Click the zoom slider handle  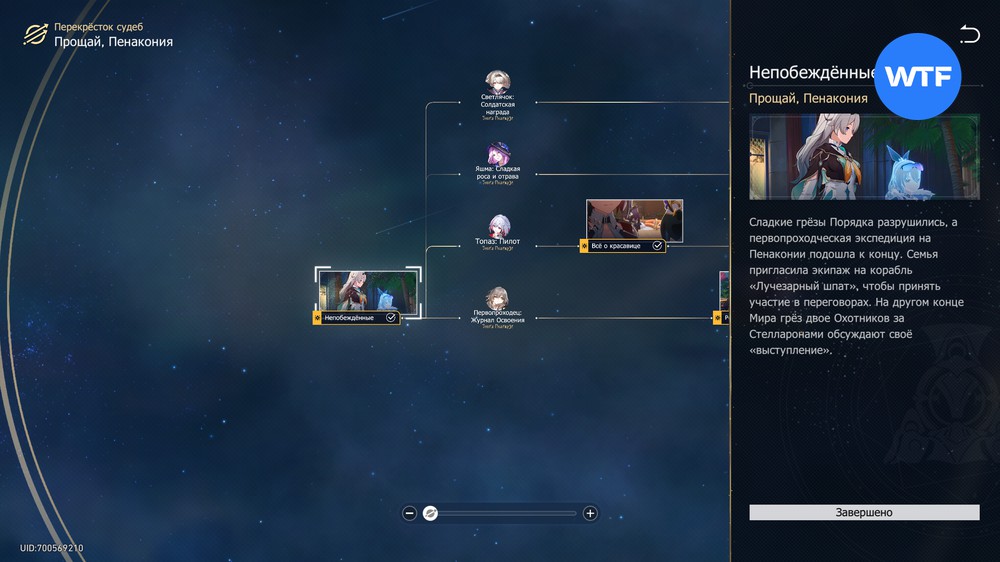coord(430,513)
